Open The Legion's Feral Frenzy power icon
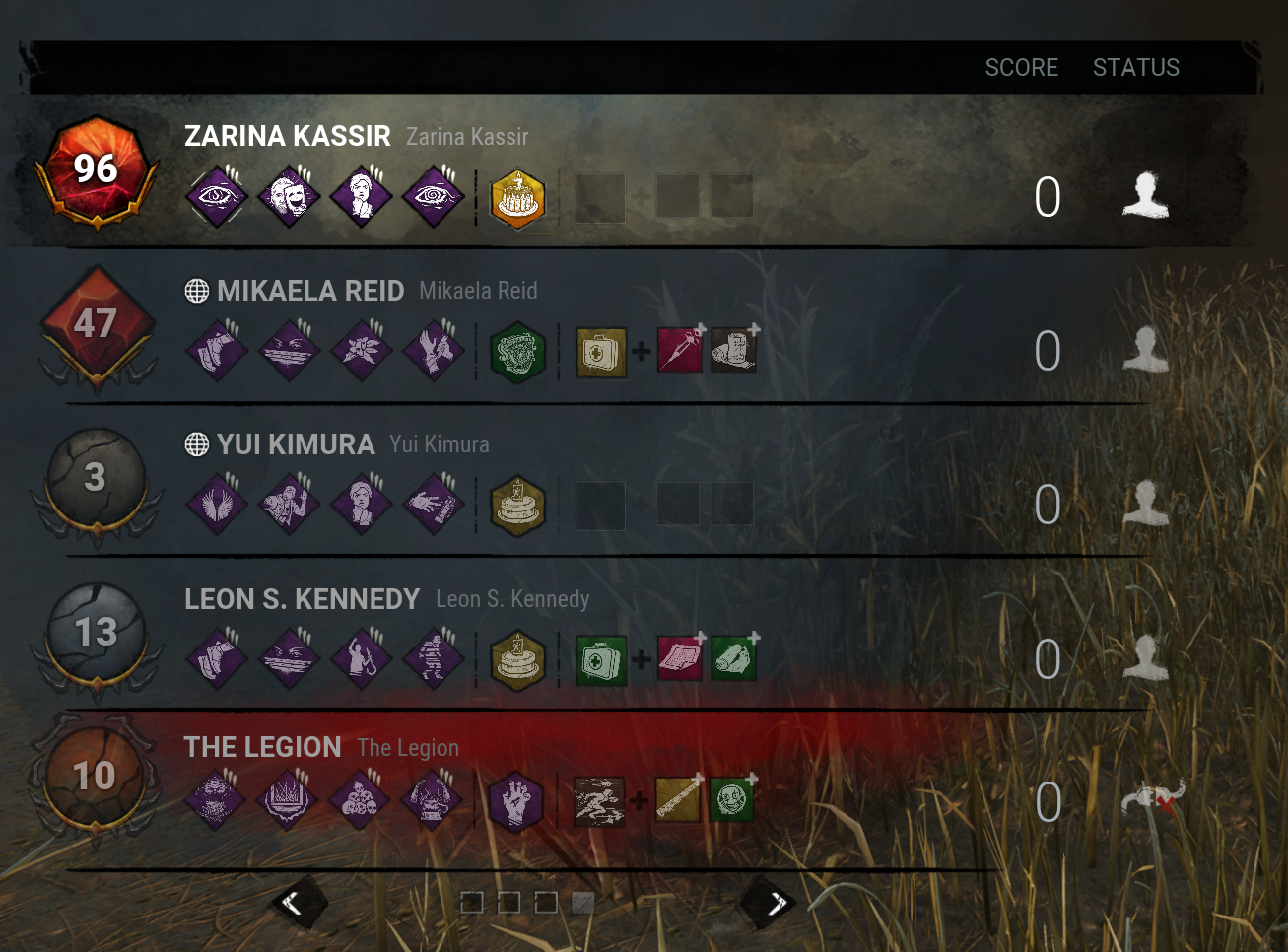 click(x=599, y=800)
